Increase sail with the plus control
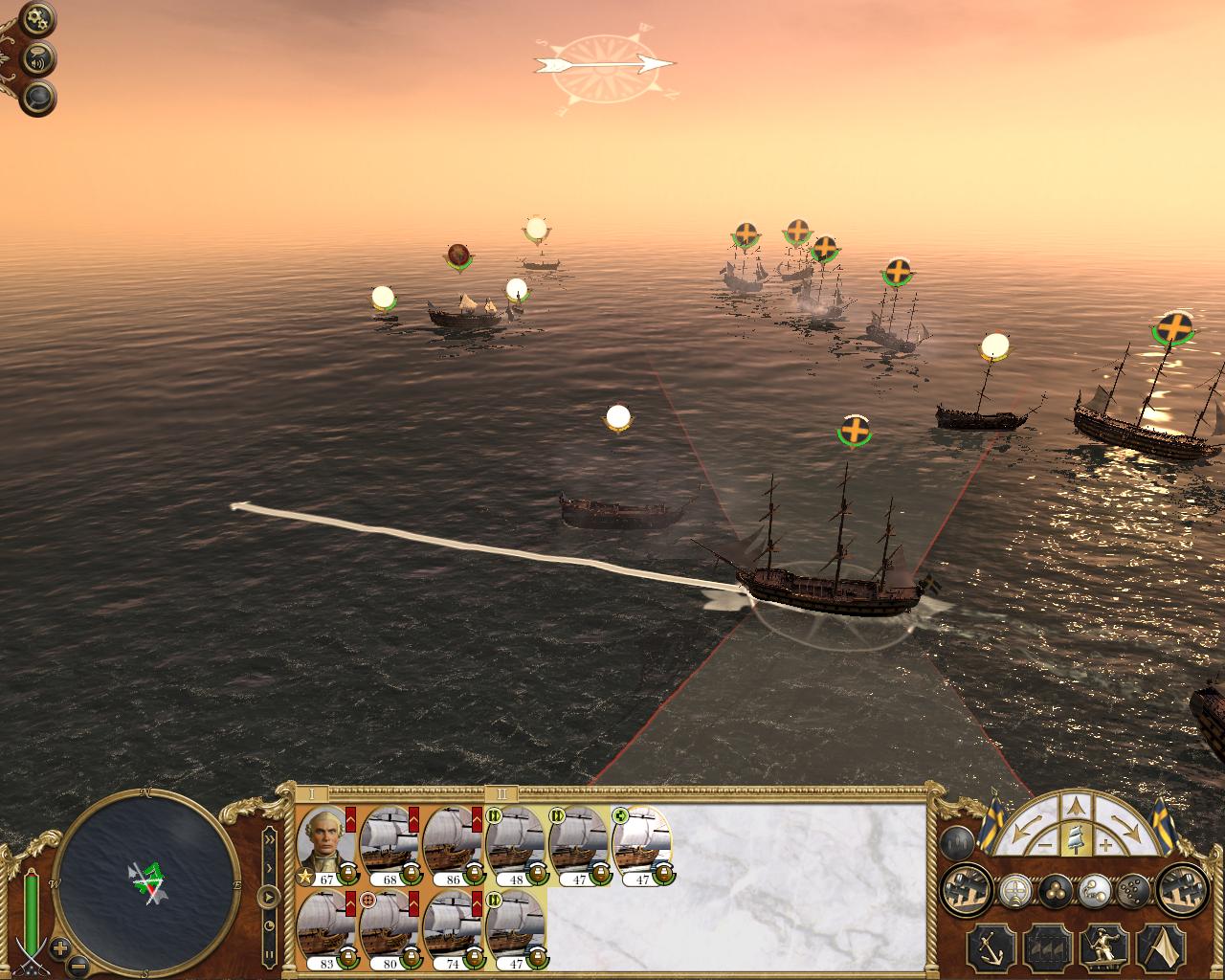1225x980 pixels. [1105, 846]
